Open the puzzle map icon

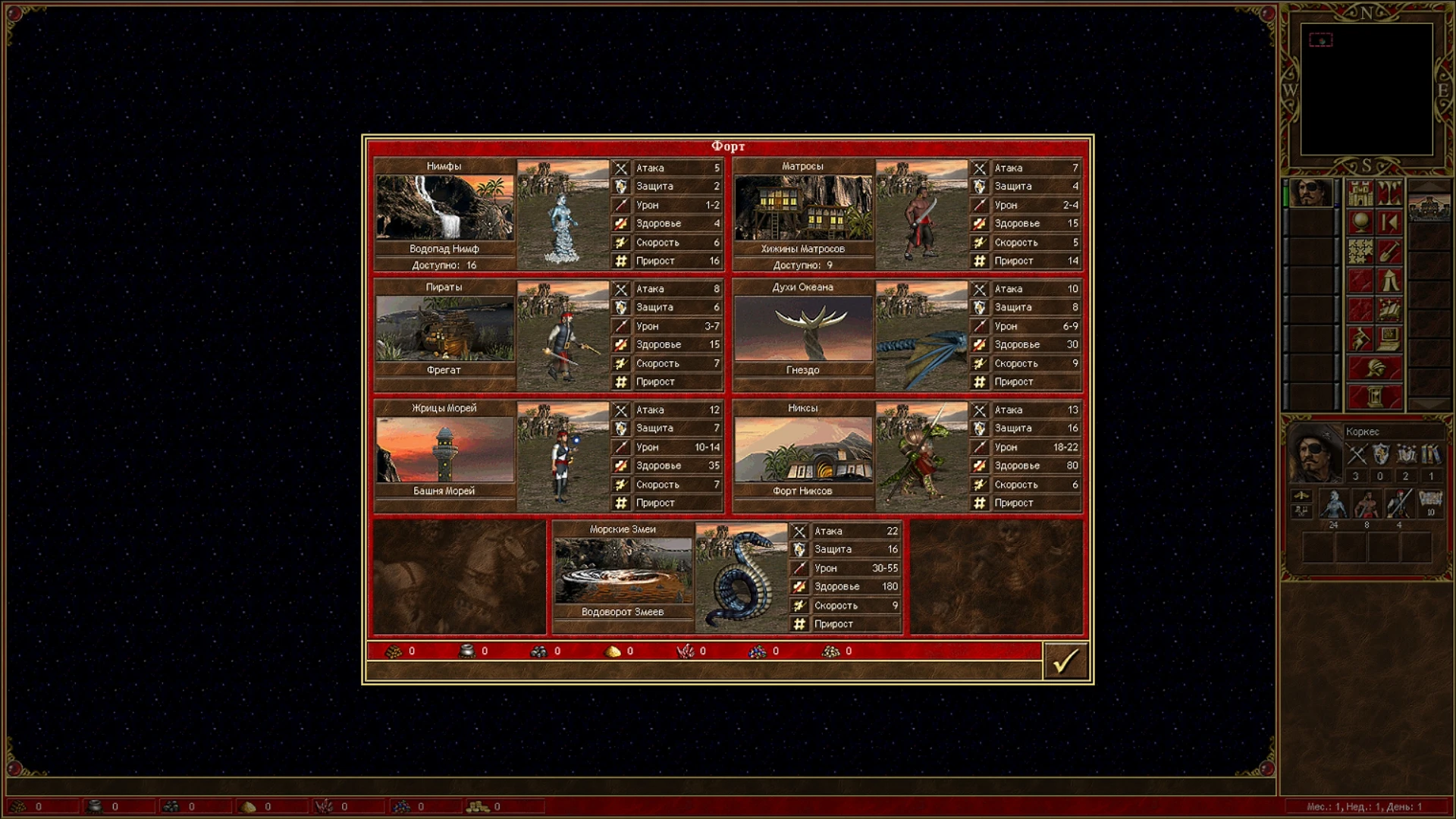pos(1360,250)
